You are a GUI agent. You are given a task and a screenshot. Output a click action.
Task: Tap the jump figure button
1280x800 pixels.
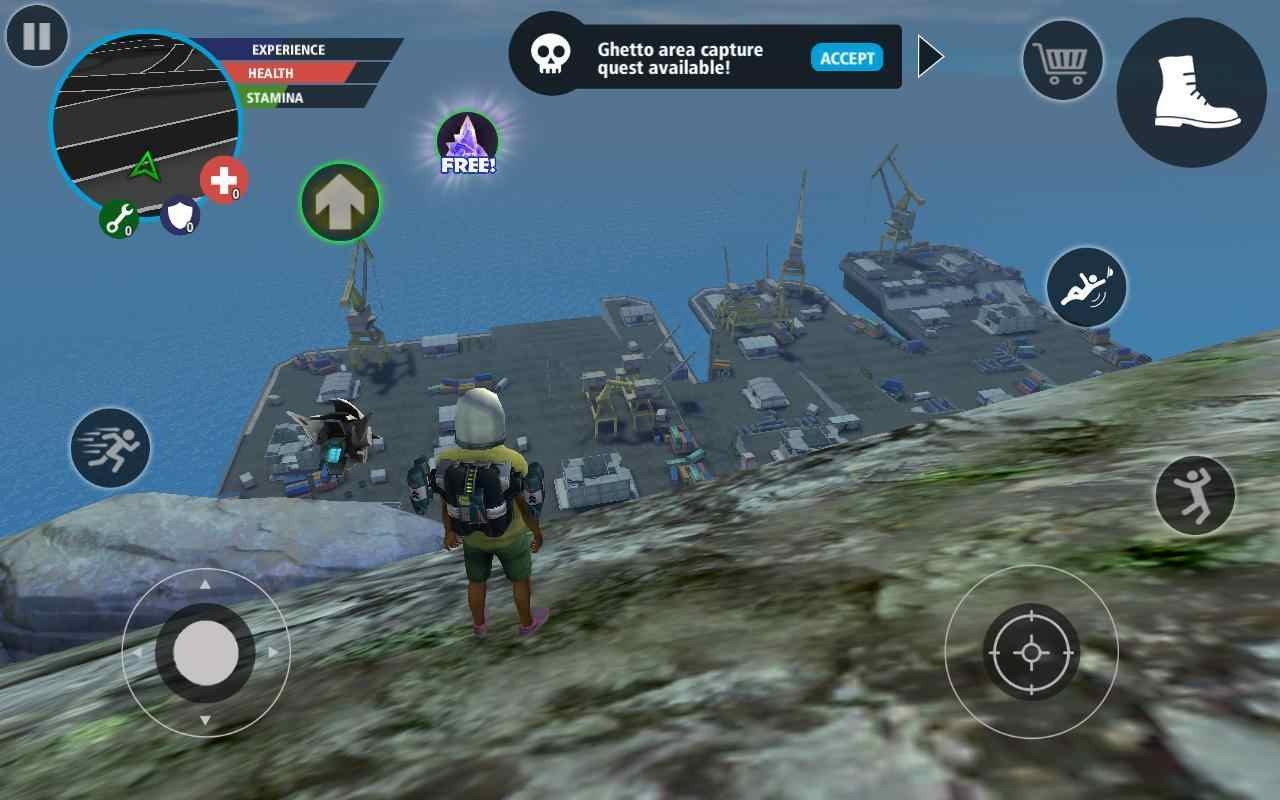[x=1194, y=495]
